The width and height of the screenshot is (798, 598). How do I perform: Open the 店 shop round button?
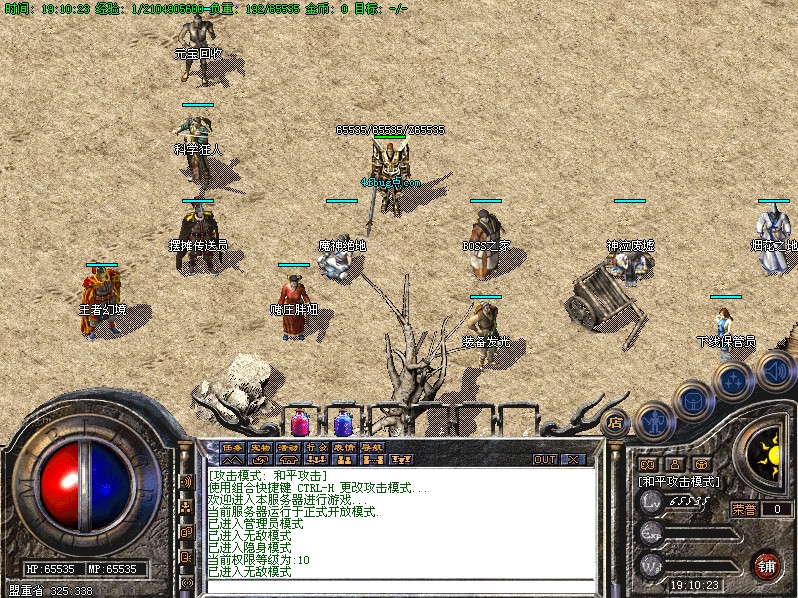pos(616,422)
